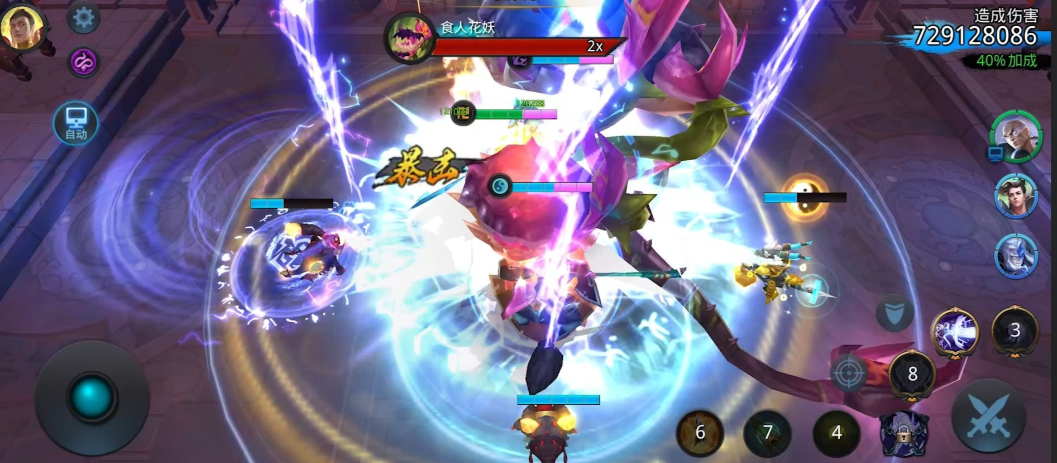Screen dimensions: 1057x463
Task: Cast the glowing purple lightning skill
Action: 955,332
